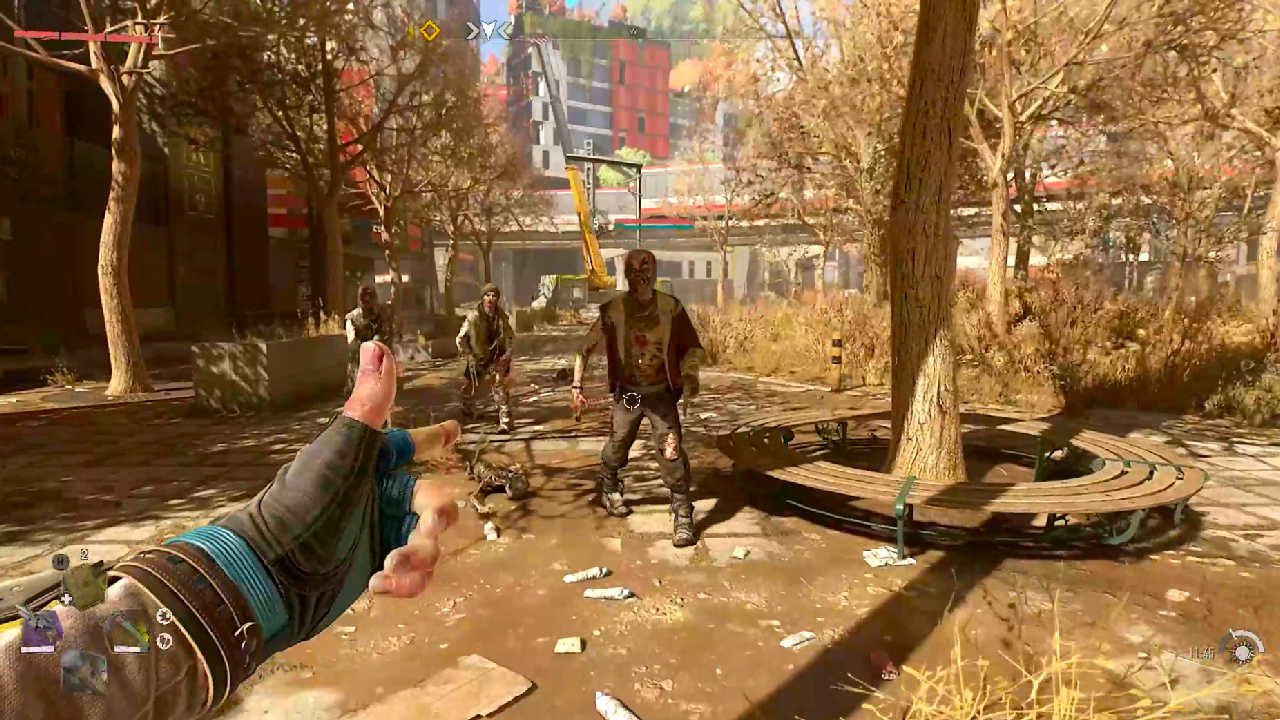Click the lower circular medkit icon beside the quickslots
Image resolution: width=1280 pixels, height=720 pixels.
pyautogui.click(x=165, y=640)
